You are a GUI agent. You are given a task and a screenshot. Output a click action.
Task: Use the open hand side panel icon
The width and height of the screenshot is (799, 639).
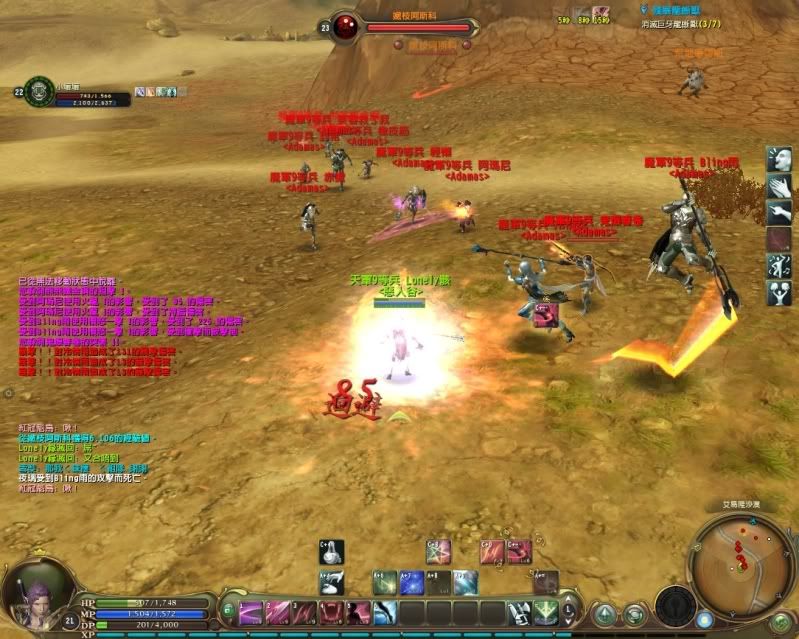point(780,185)
